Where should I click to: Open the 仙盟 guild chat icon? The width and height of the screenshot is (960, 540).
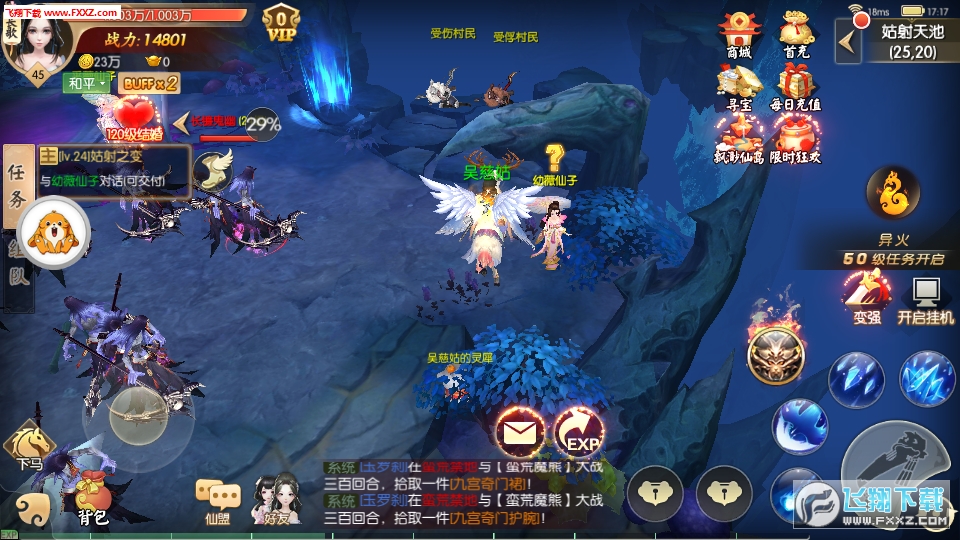218,499
